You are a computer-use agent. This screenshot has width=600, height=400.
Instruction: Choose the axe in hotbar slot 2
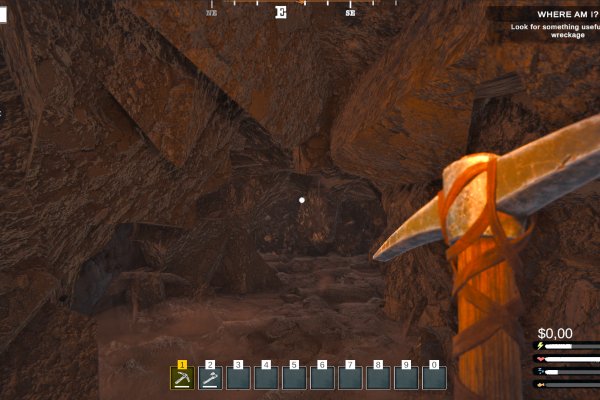tap(210, 378)
